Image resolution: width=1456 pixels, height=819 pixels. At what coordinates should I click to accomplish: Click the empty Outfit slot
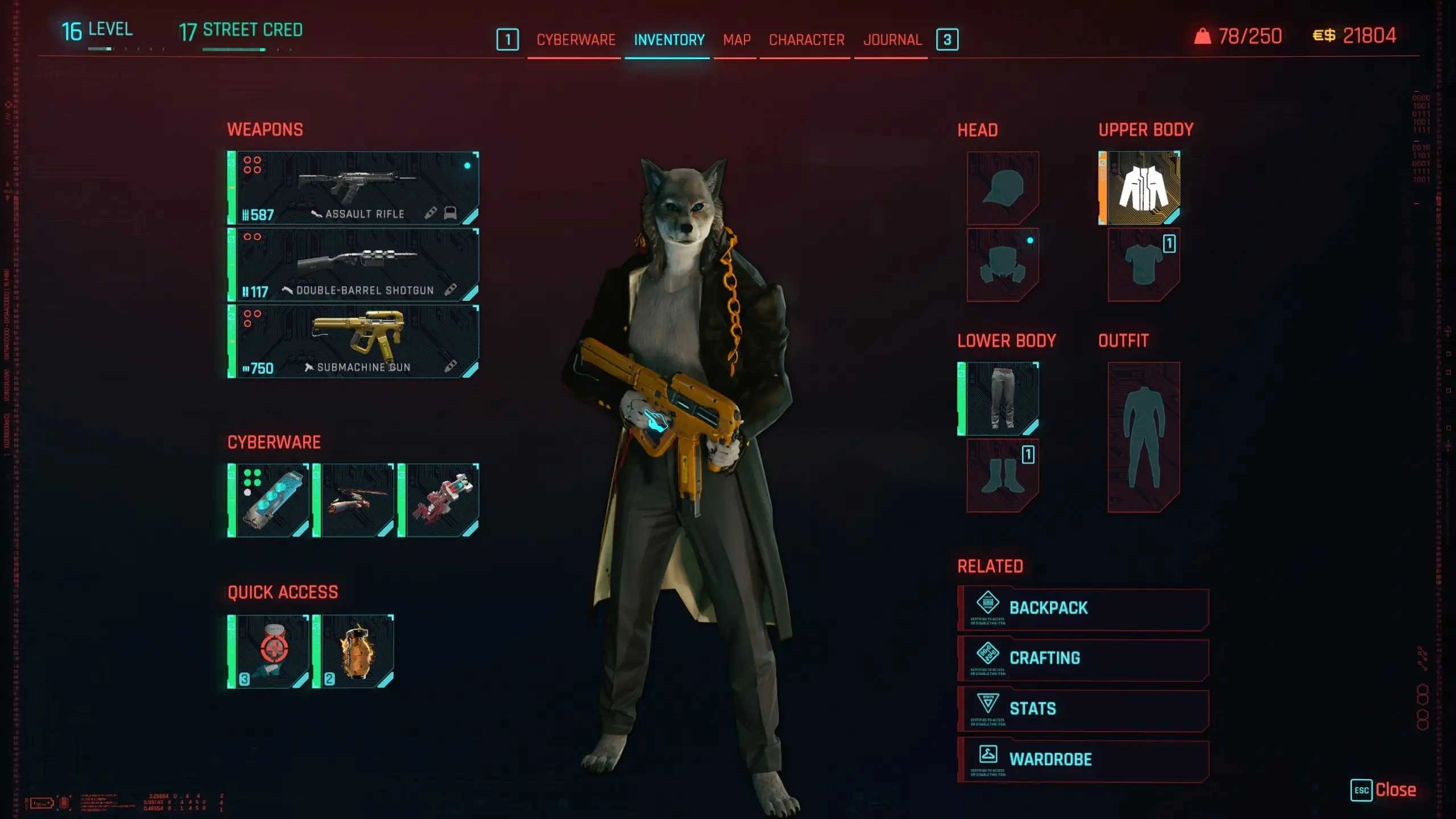(1144, 437)
